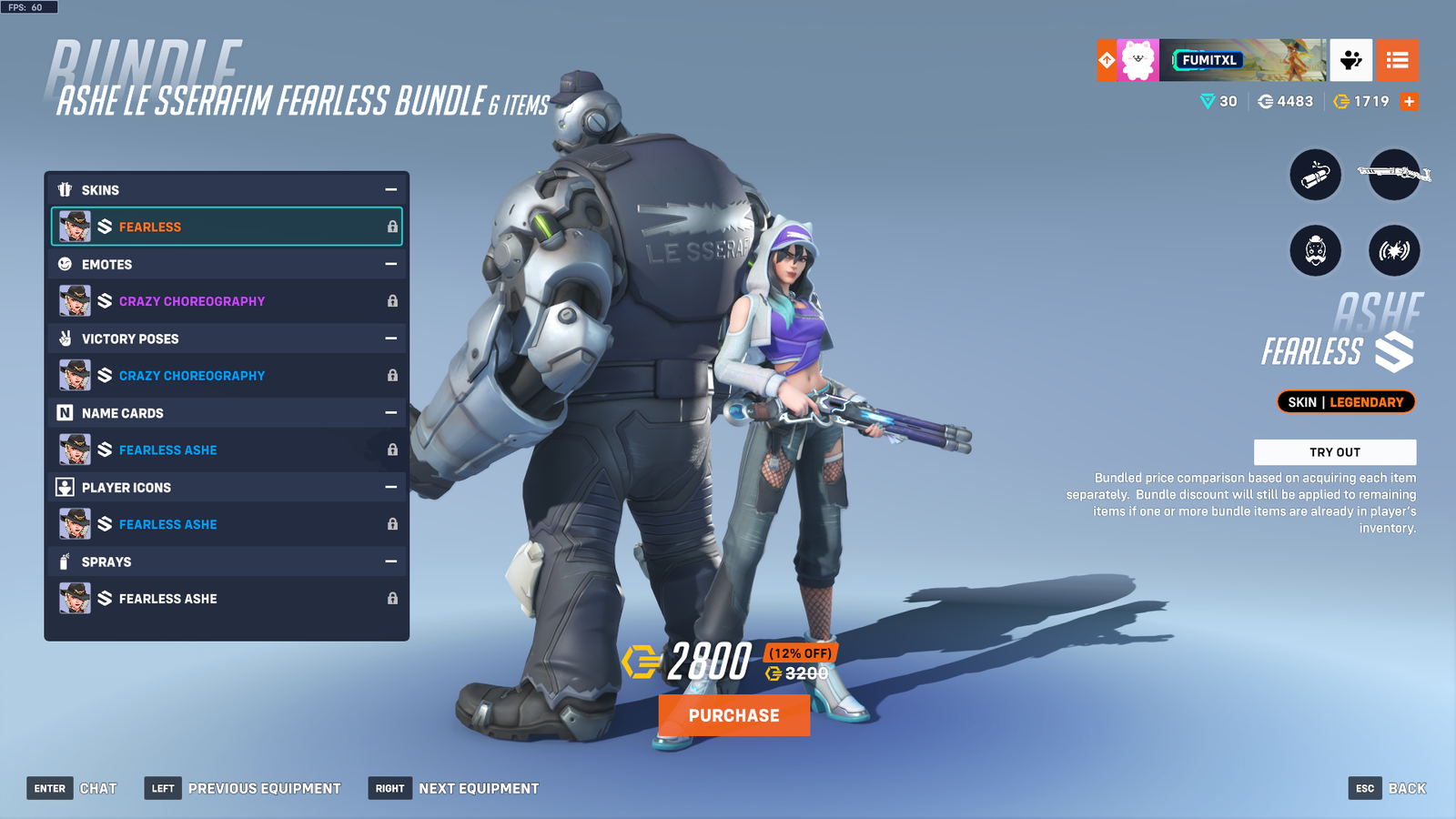Collapse the Emotes section
1456x819 pixels.
coord(392,264)
